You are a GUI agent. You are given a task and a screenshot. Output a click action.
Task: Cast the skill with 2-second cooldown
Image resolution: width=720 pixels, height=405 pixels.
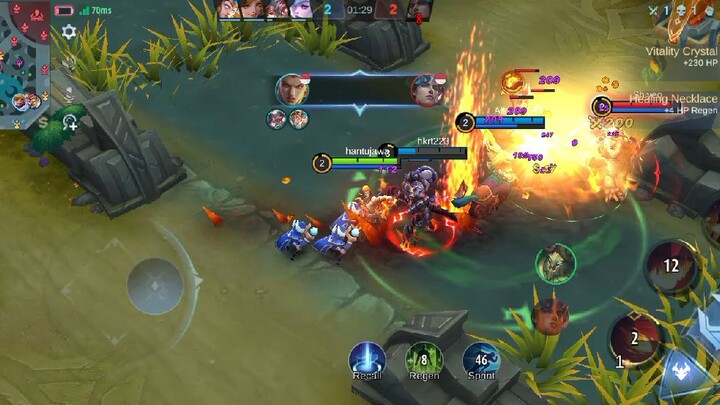click(x=634, y=338)
